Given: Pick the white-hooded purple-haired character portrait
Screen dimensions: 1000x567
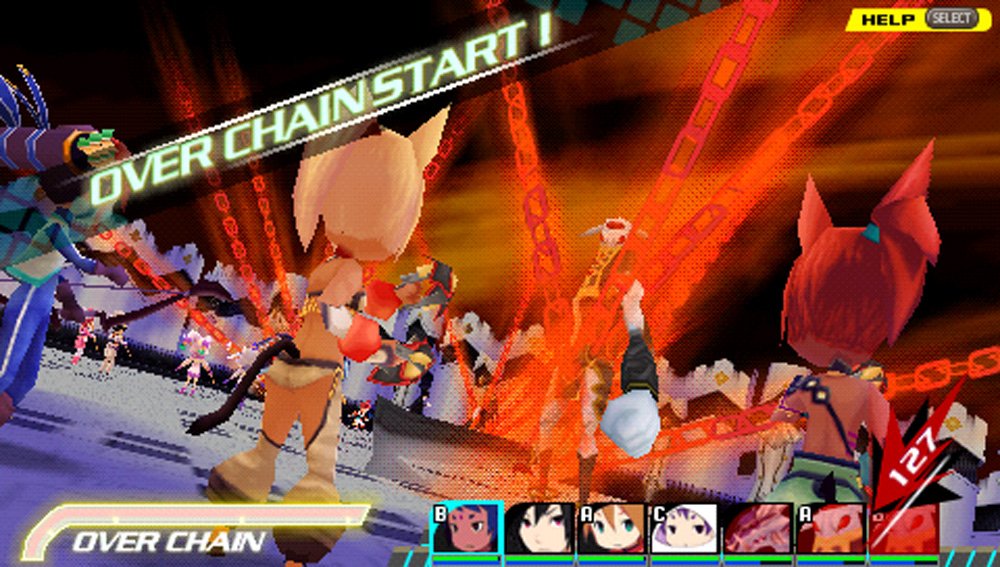Looking at the screenshot, I should 684,528.
